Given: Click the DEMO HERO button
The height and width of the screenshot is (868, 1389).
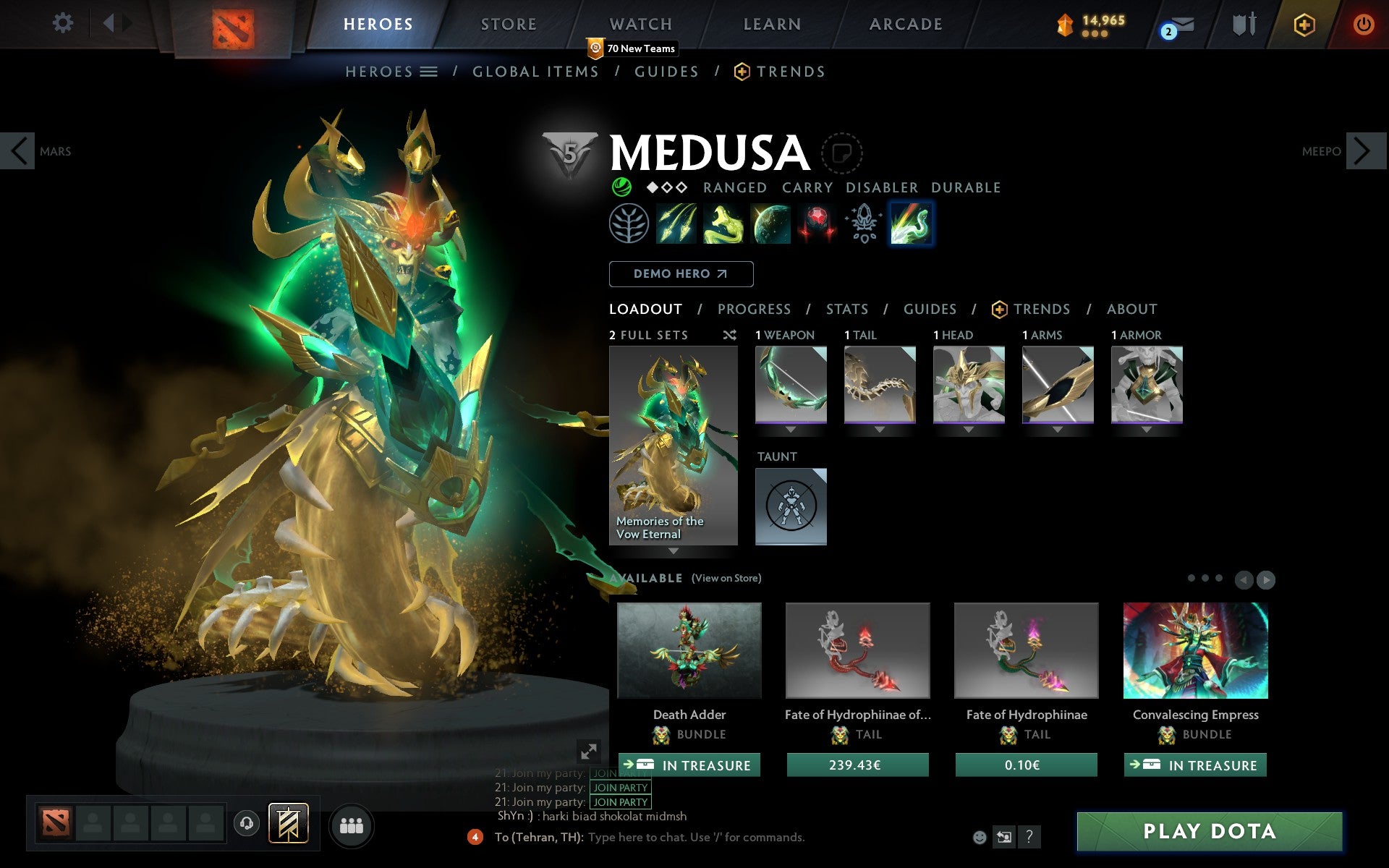Looking at the screenshot, I should coord(681,274).
